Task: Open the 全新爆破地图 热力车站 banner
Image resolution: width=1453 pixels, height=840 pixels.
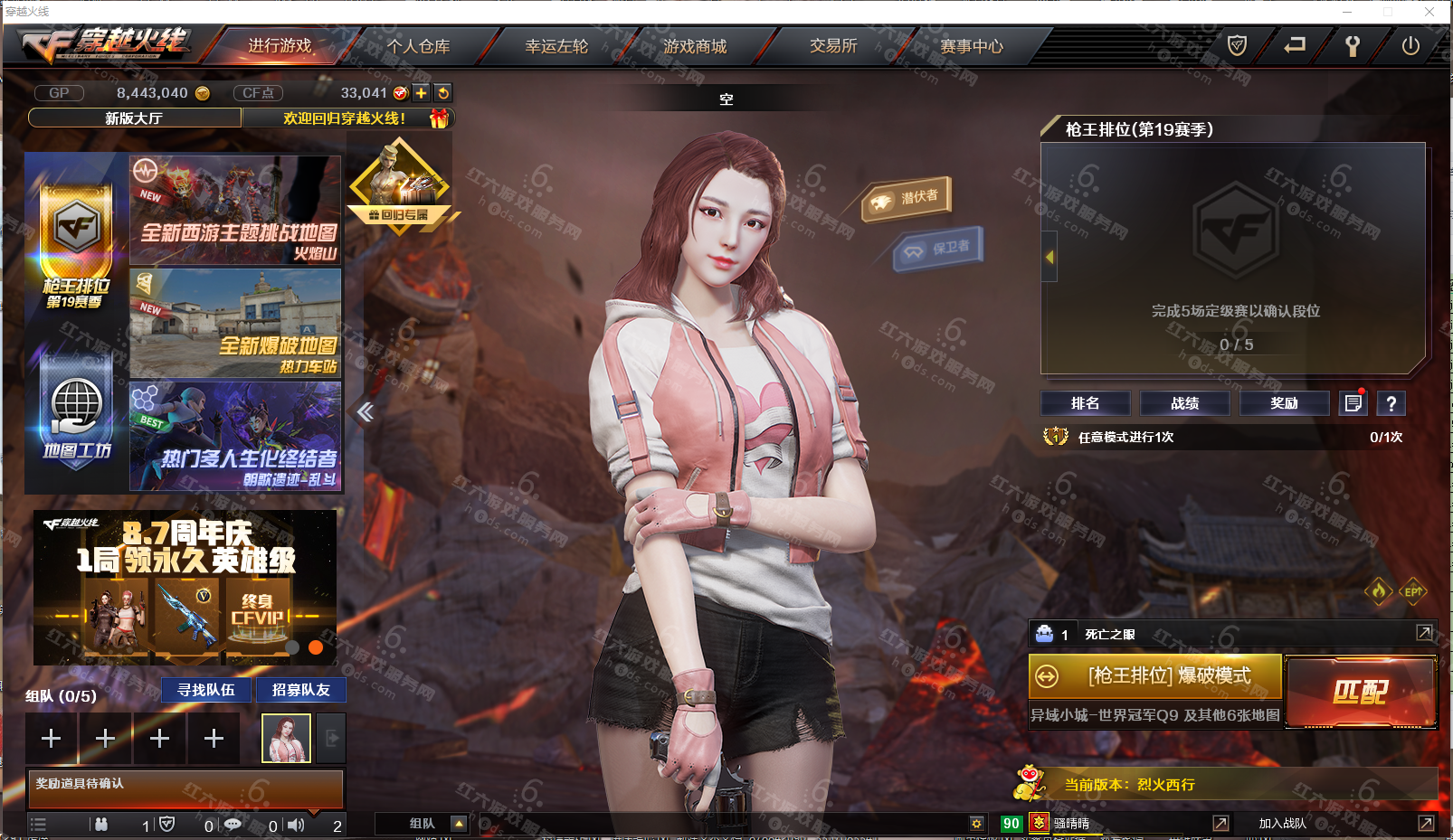Action: (x=235, y=324)
